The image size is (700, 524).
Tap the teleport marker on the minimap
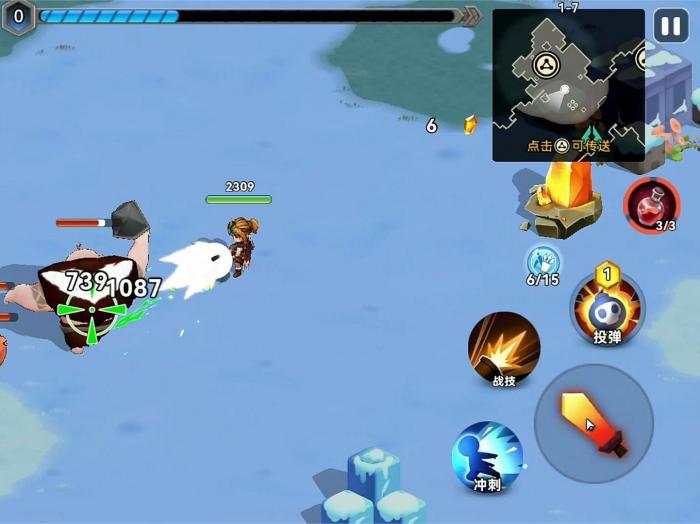tap(546, 66)
